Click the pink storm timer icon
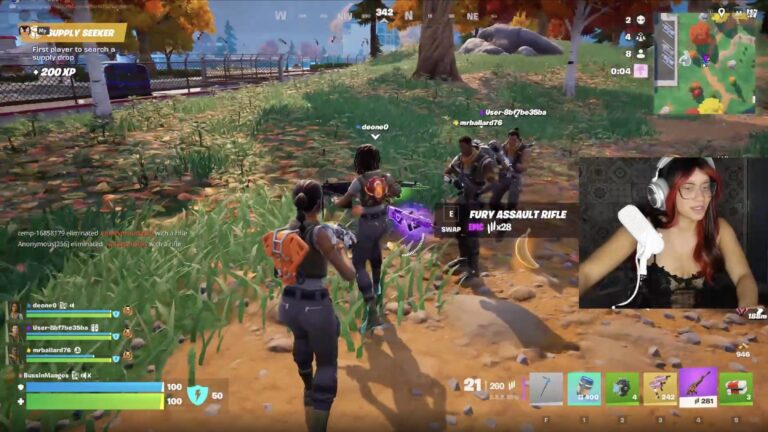 (640, 71)
